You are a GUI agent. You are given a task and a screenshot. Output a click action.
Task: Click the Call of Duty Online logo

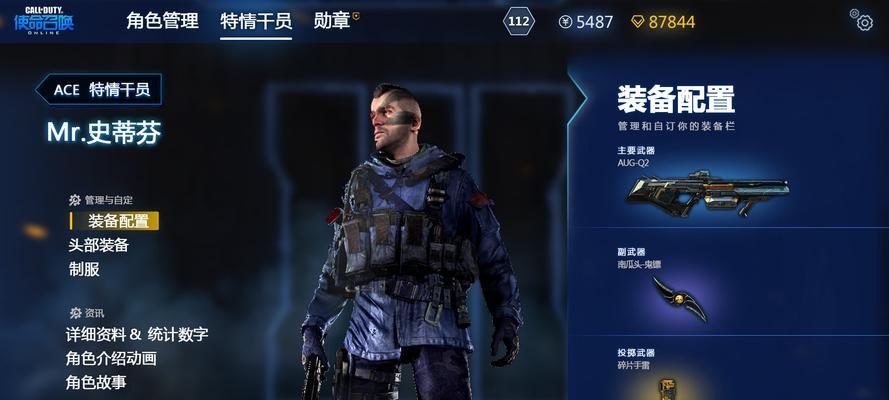(43, 21)
